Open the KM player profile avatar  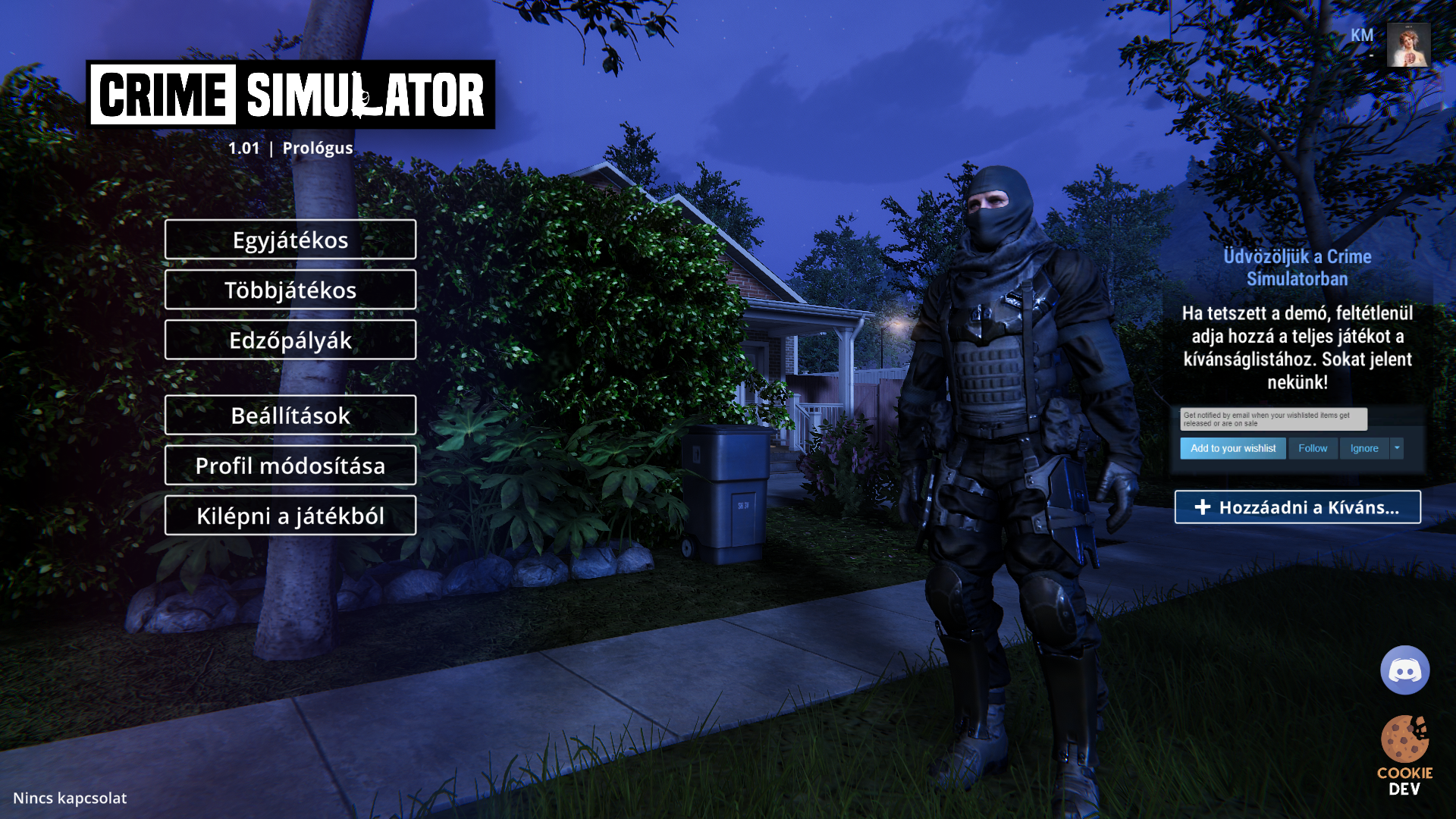[x=1408, y=45]
